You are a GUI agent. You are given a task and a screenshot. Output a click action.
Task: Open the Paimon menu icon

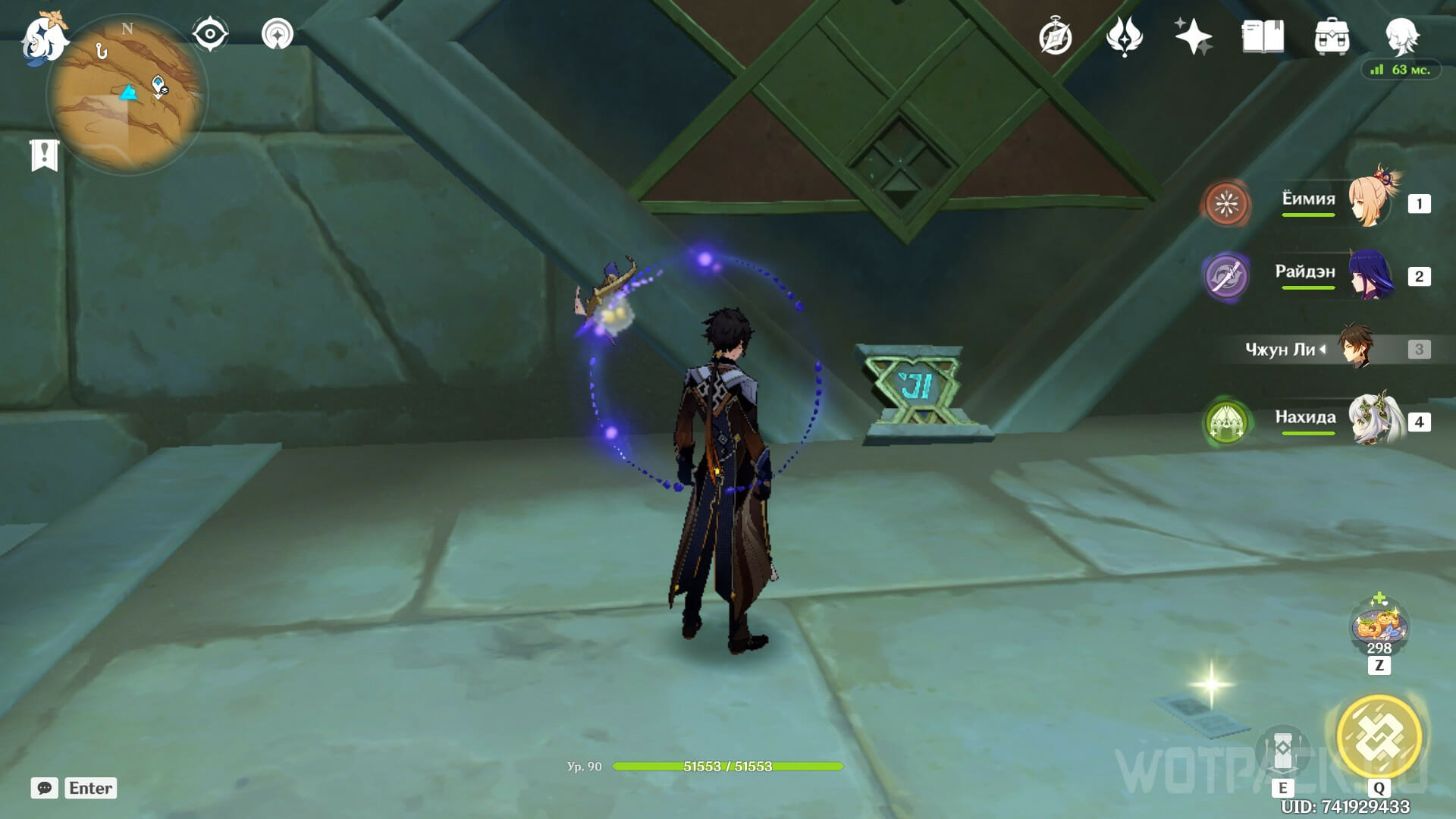point(44,38)
